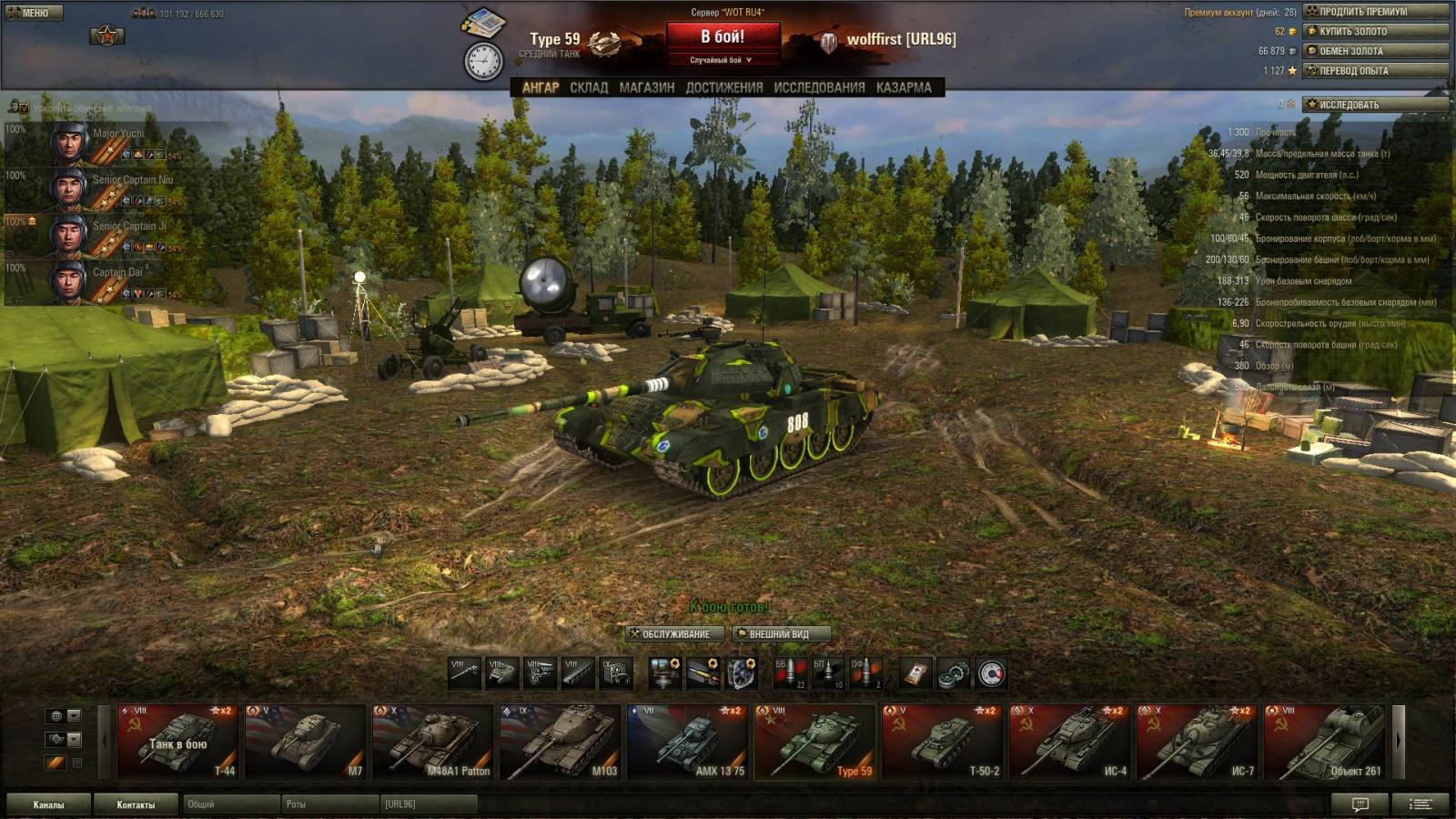
Task: Open the ОБСЛУЖИВАНИЕ service button
Action: 675,634
